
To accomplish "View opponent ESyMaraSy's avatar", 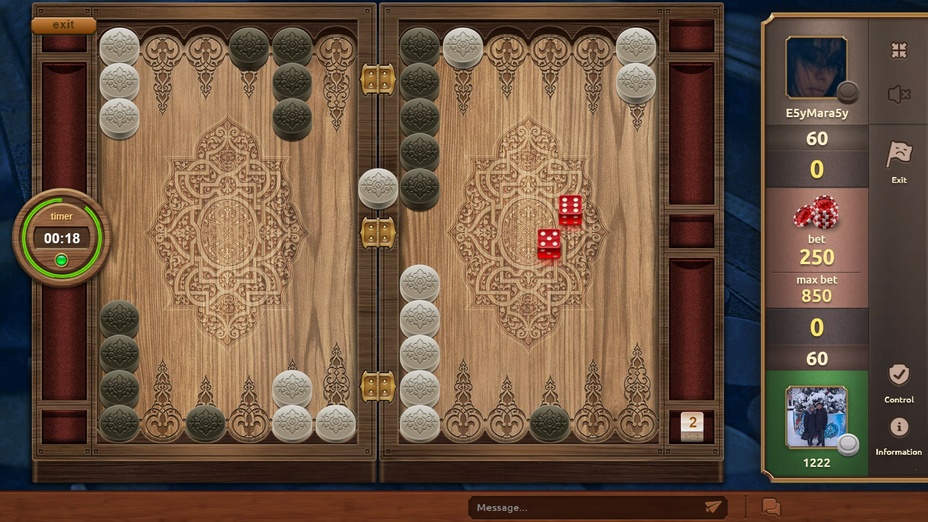I will [x=816, y=68].
